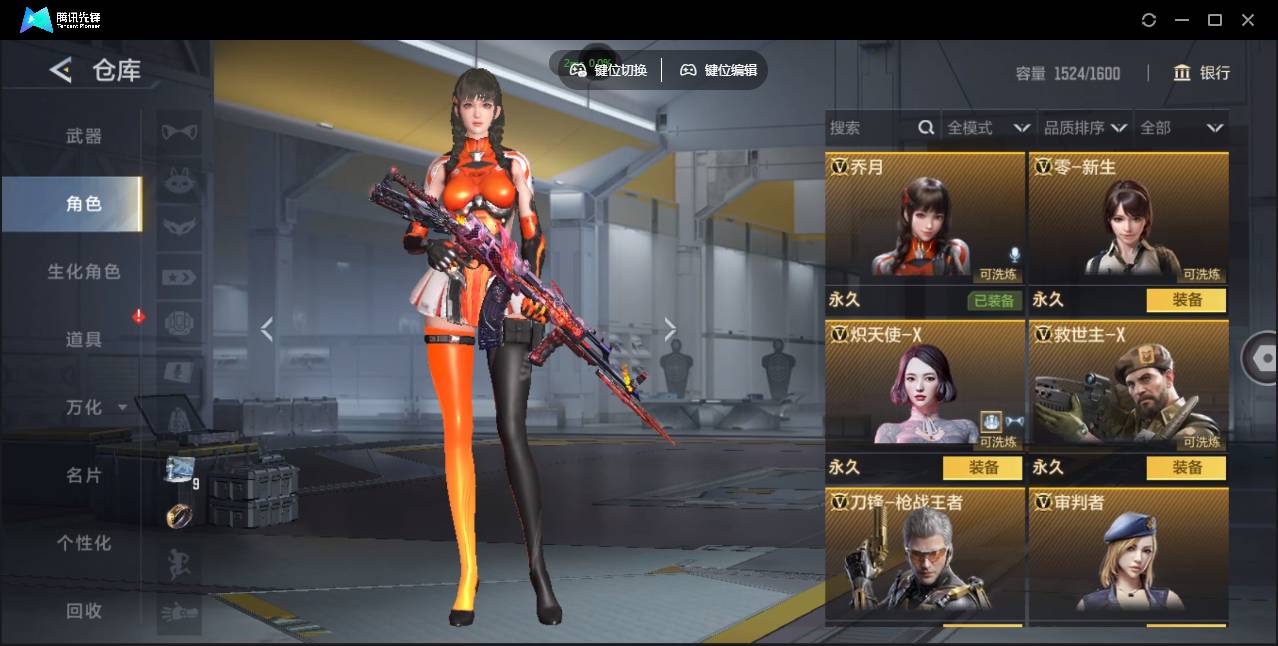Equip the 零-新生 character with 装备 button
The image size is (1278, 646).
(1186, 300)
